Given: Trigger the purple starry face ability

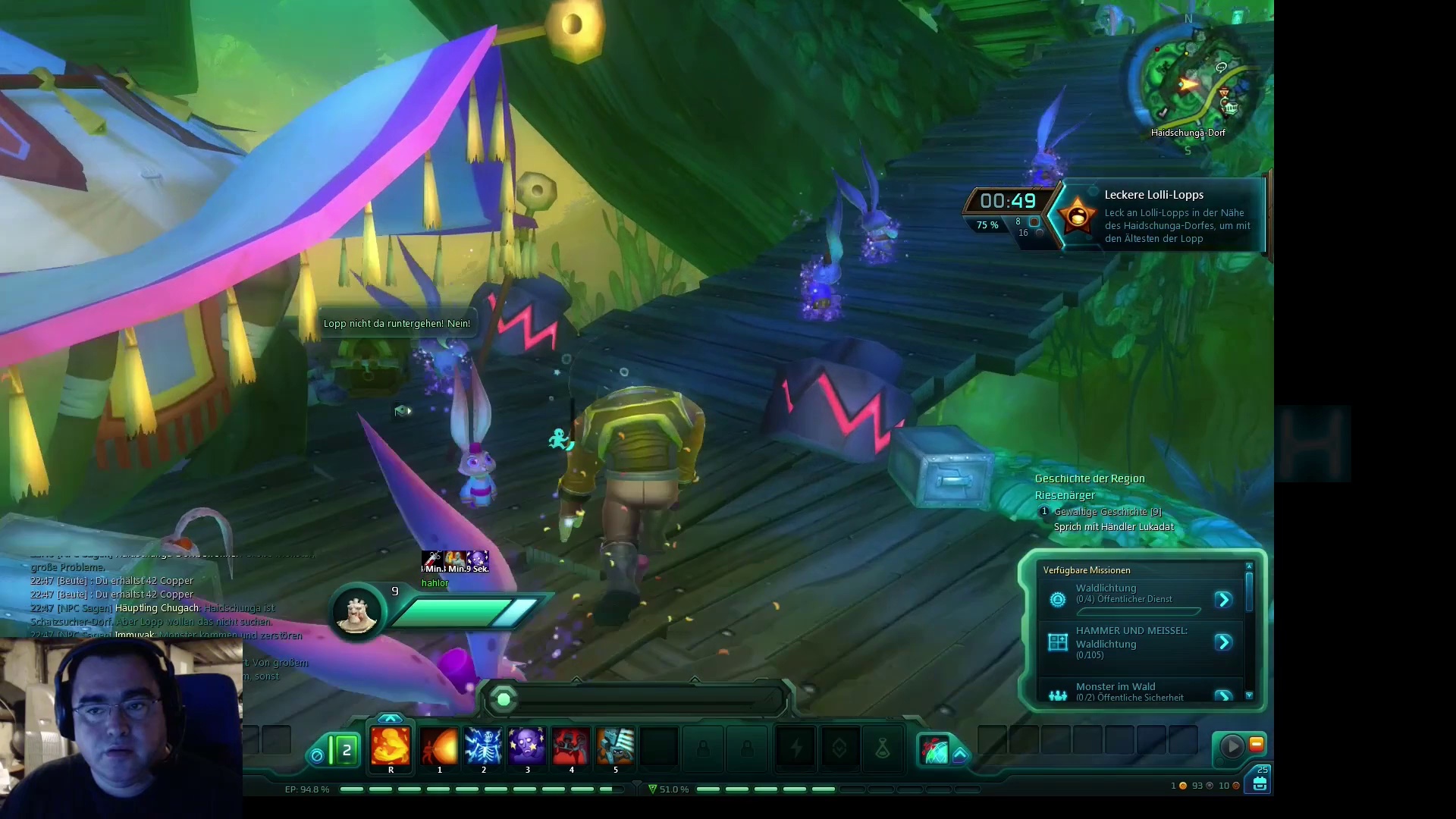Looking at the screenshot, I should [x=527, y=746].
